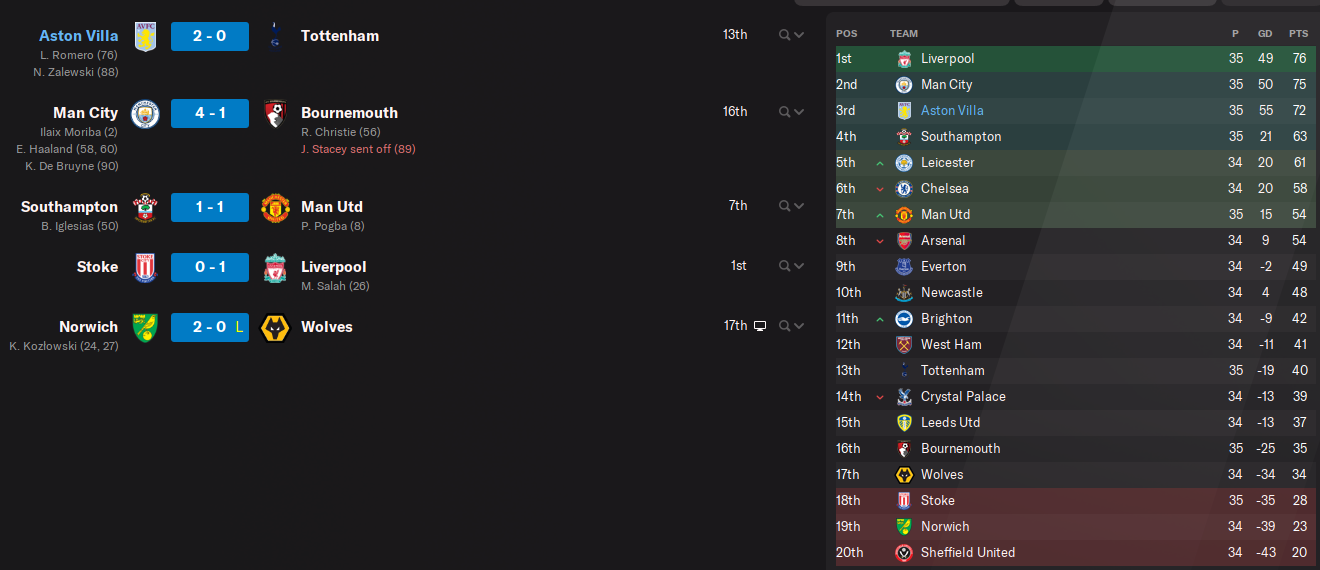View Chelsea in the league table

point(944,189)
